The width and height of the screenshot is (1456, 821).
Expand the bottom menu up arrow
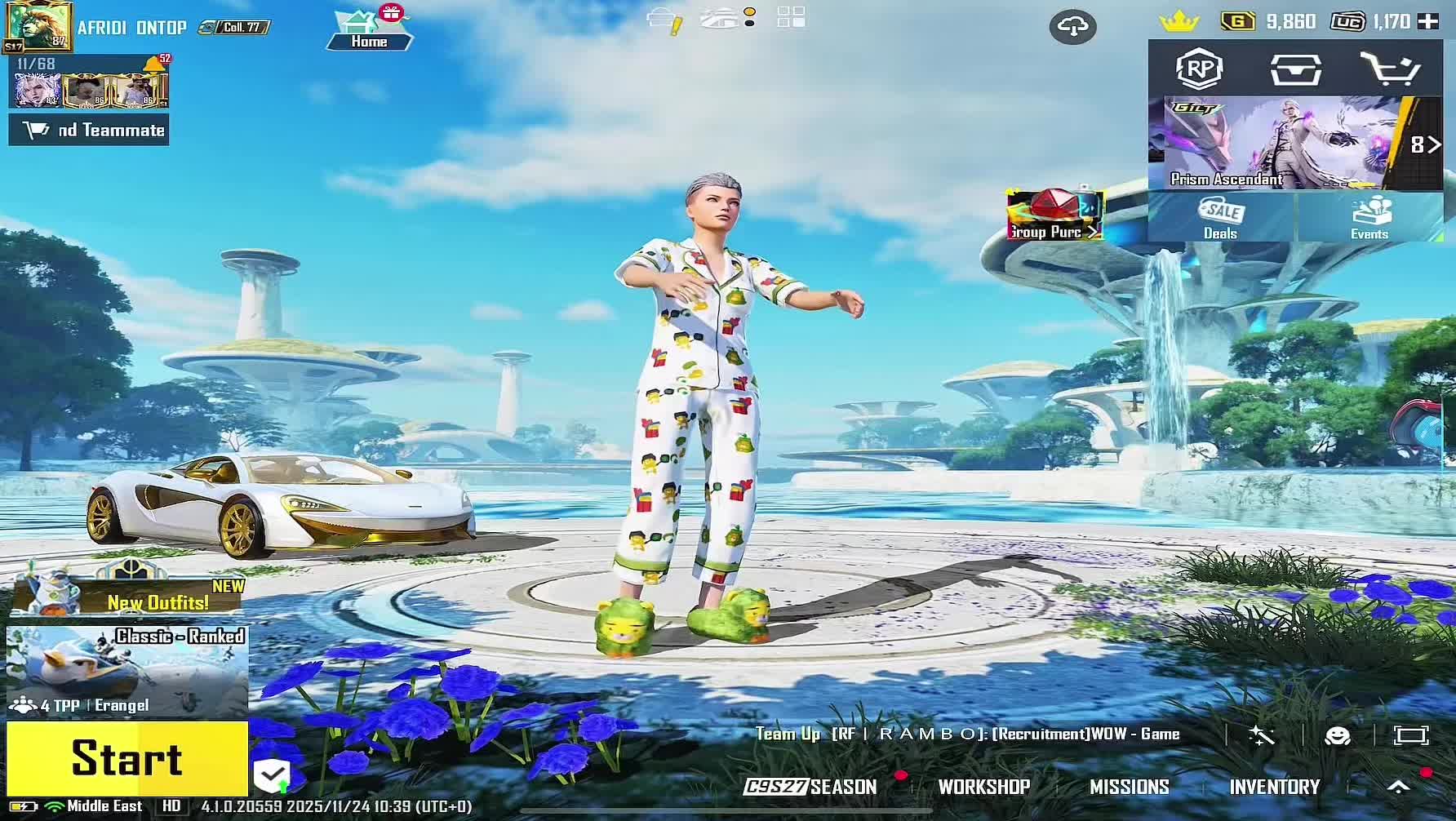pos(1398,787)
